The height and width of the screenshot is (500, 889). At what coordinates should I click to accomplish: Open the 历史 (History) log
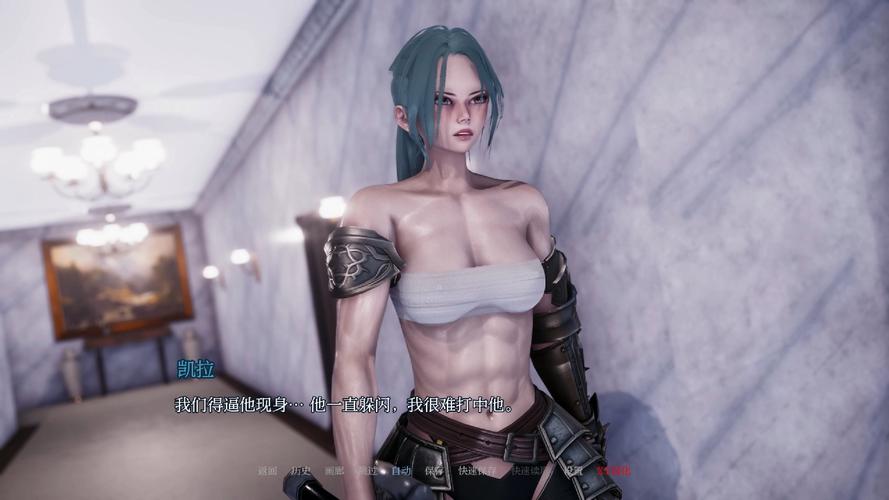tap(301, 470)
